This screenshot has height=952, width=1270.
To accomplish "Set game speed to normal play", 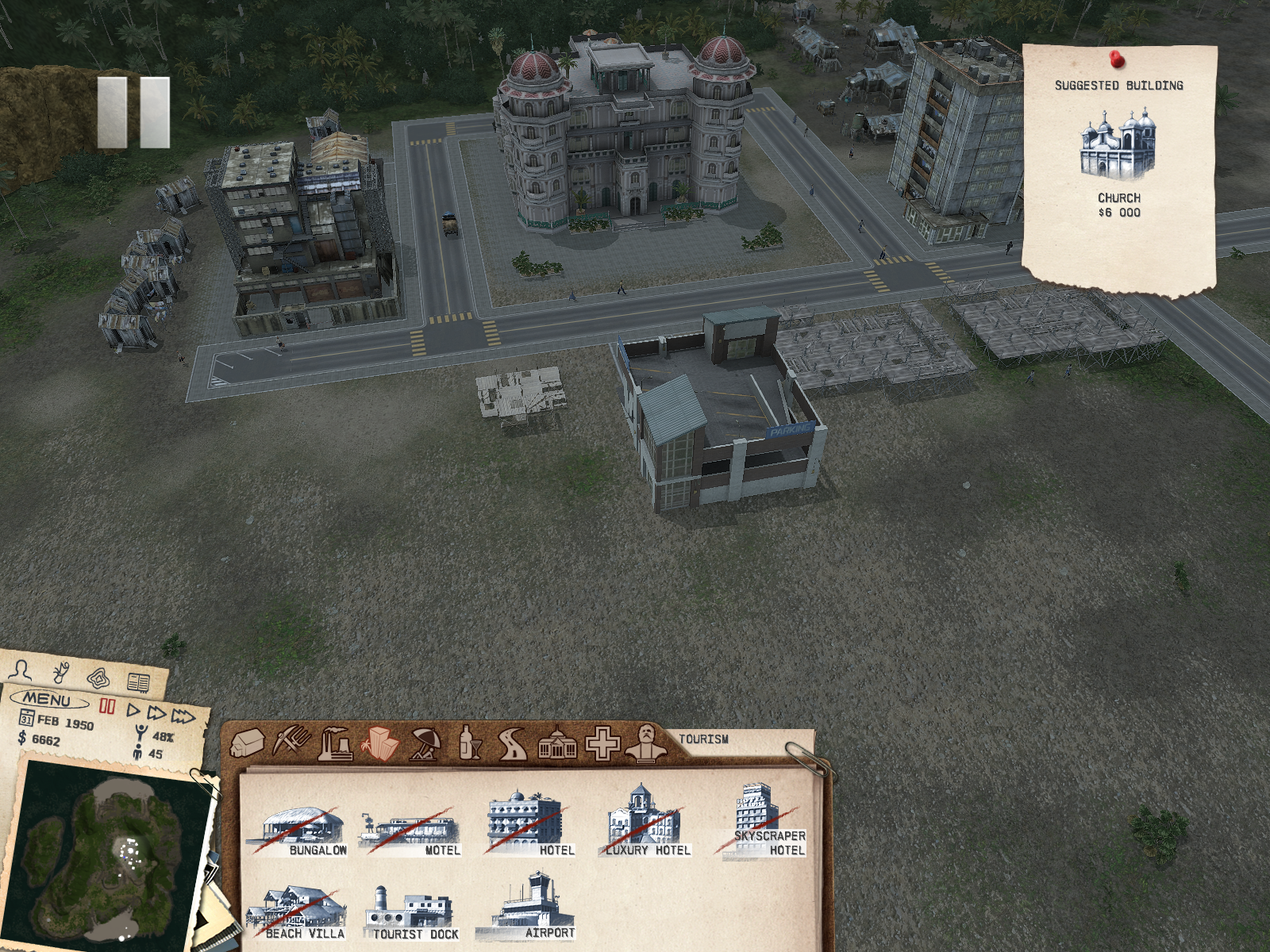I will 133,710.
